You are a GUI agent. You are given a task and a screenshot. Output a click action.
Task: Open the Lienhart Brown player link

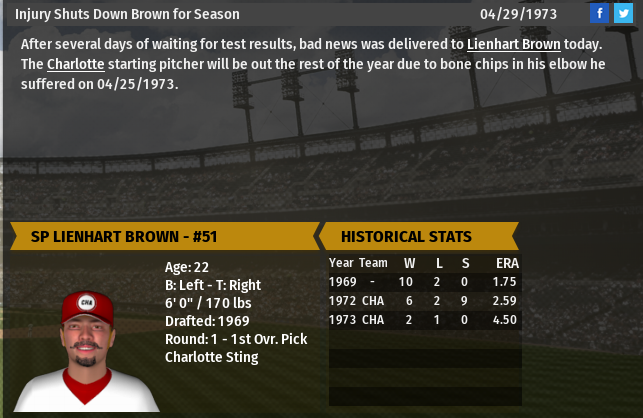tap(513, 45)
